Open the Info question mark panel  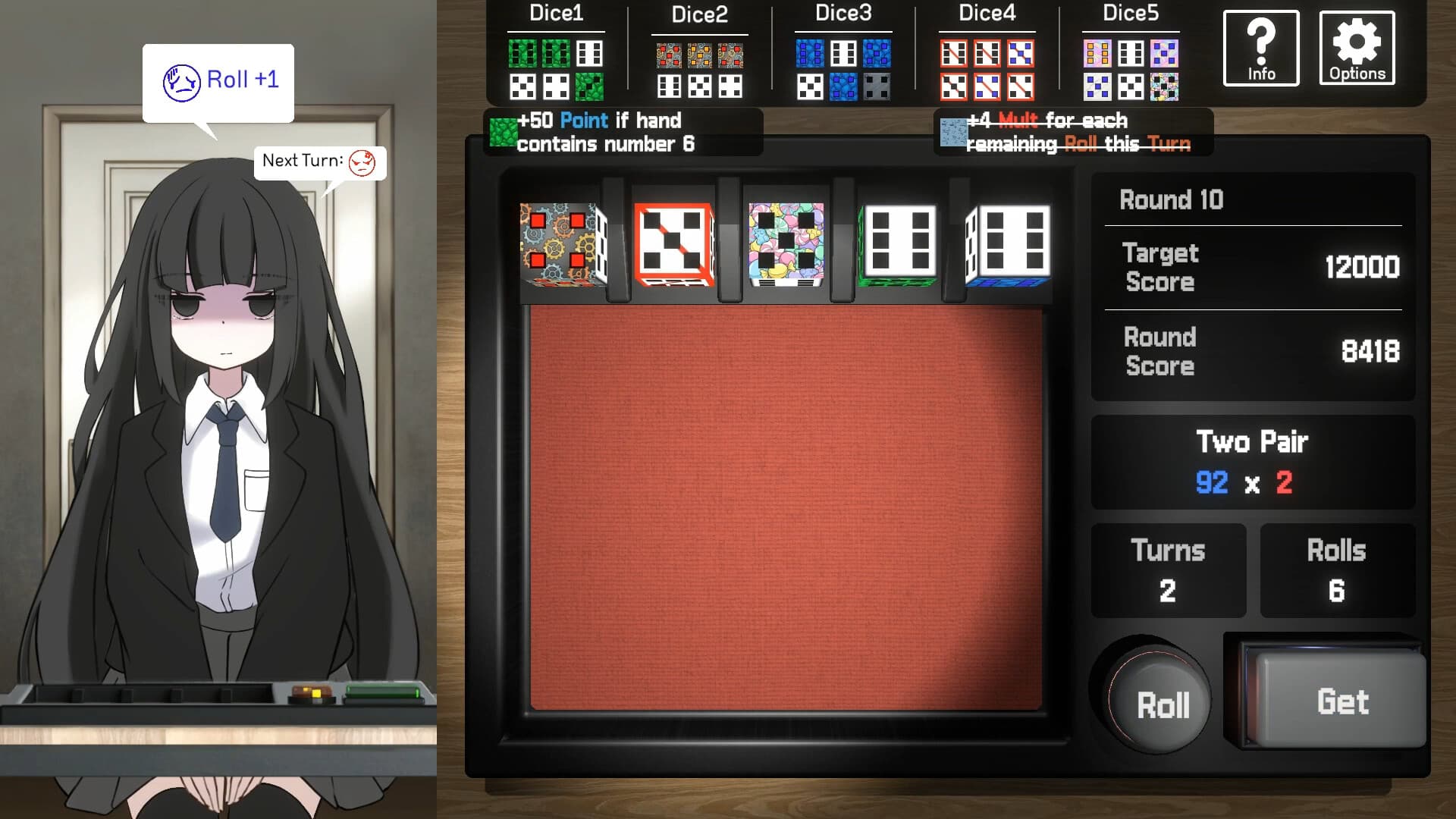(1260, 47)
